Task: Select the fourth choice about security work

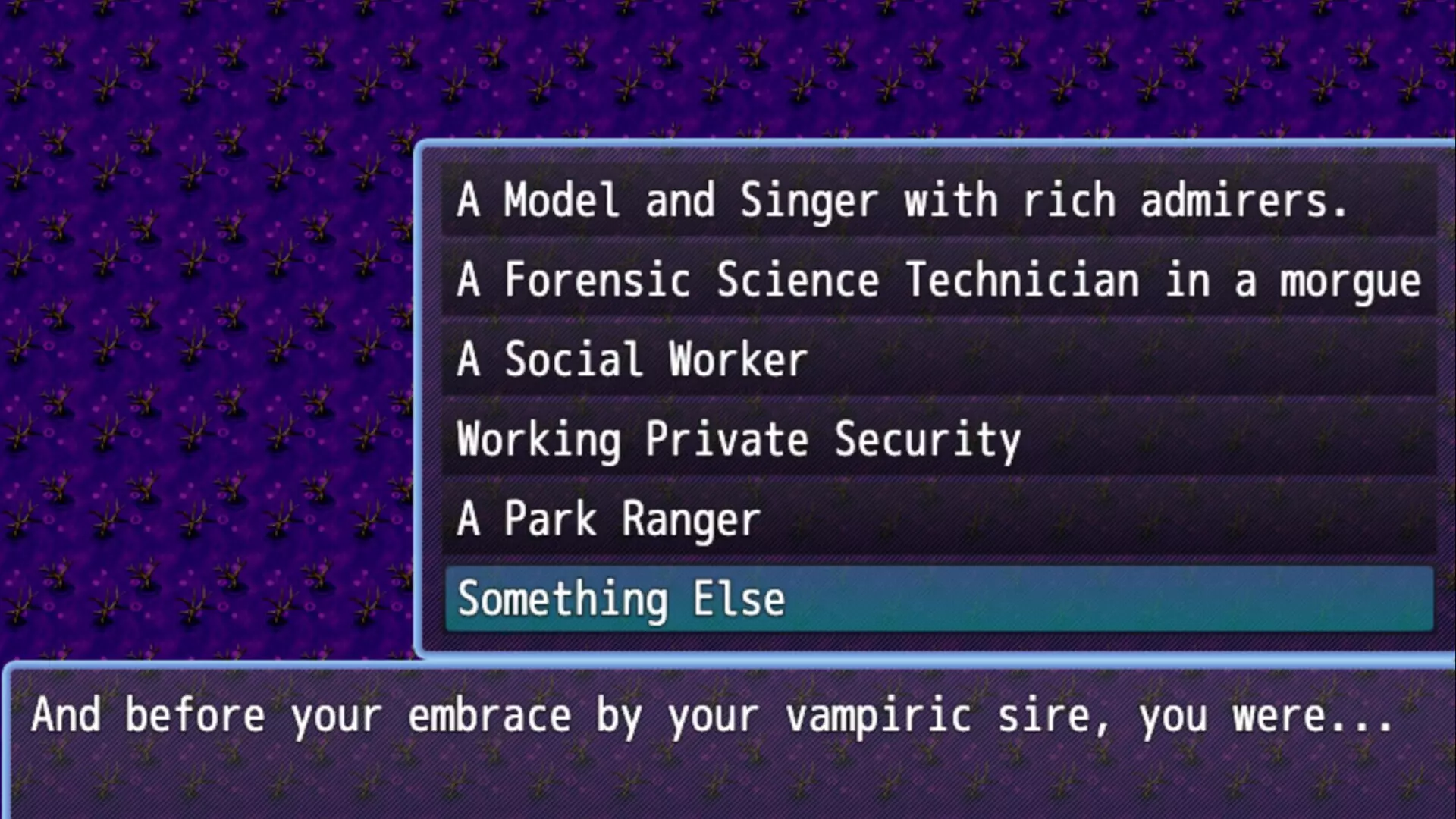Action: click(739, 439)
